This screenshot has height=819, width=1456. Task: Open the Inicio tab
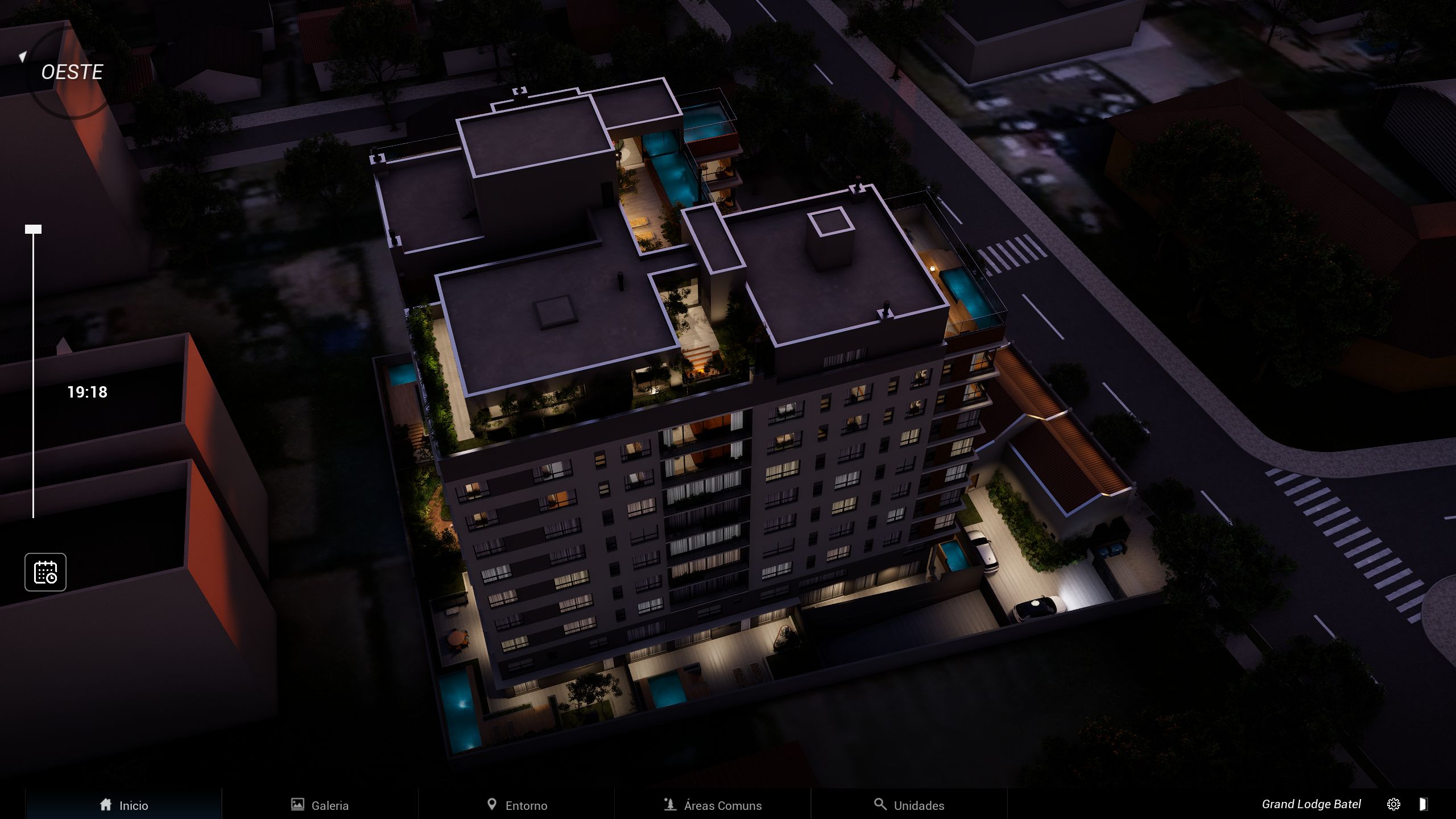[123, 805]
